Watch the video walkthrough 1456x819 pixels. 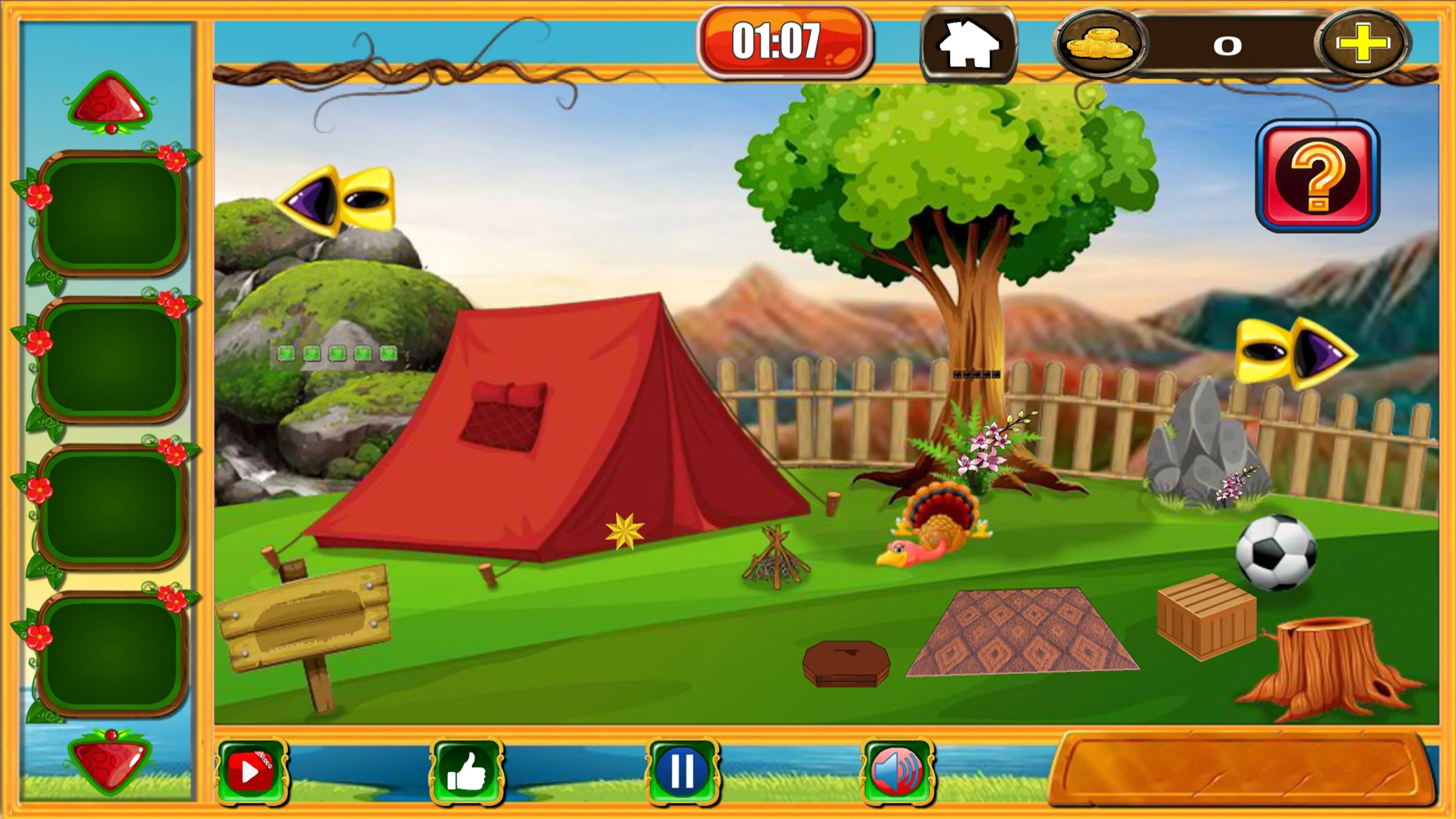tap(251, 771)
